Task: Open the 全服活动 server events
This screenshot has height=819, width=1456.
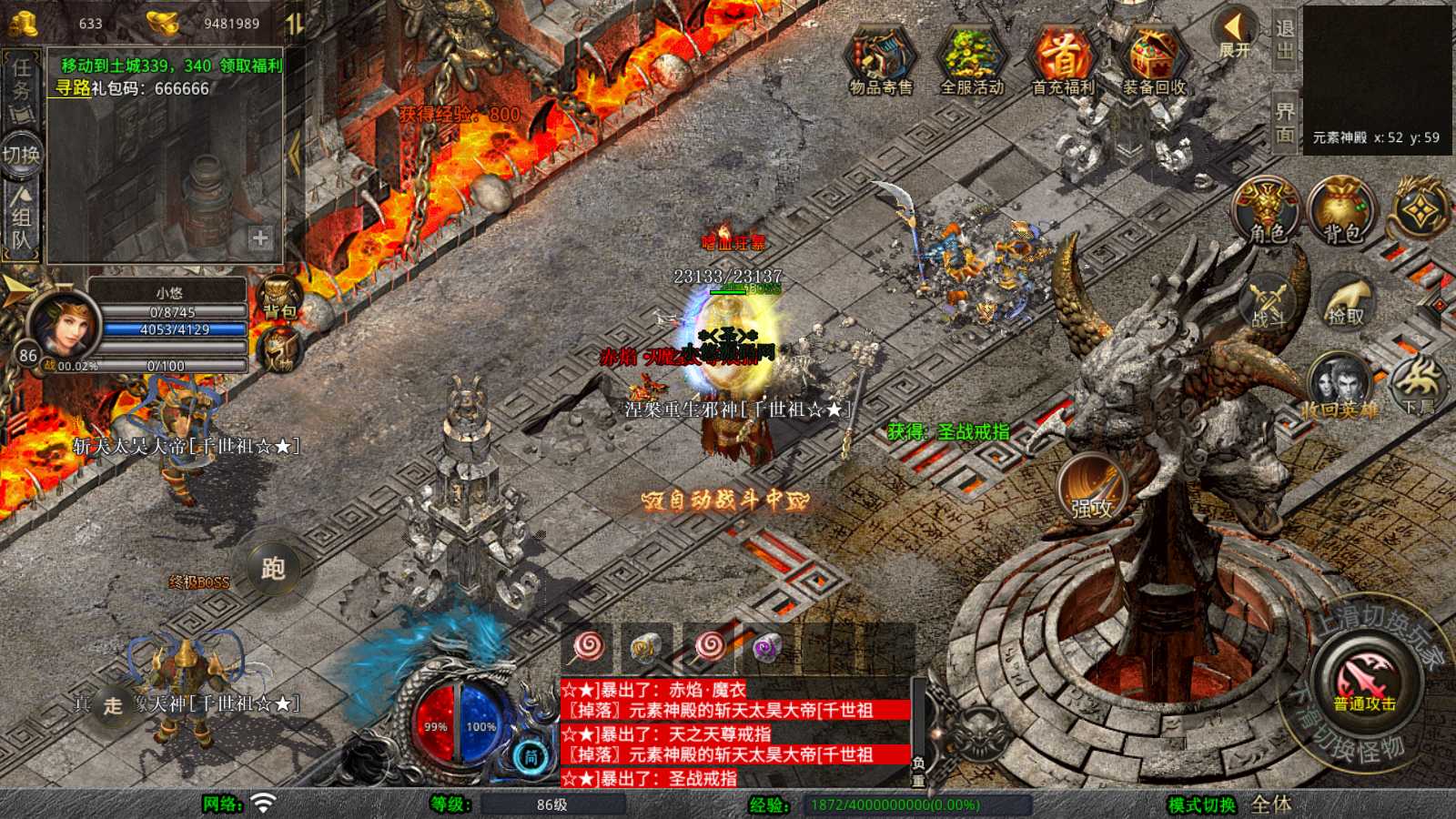Action: point(971,58)
